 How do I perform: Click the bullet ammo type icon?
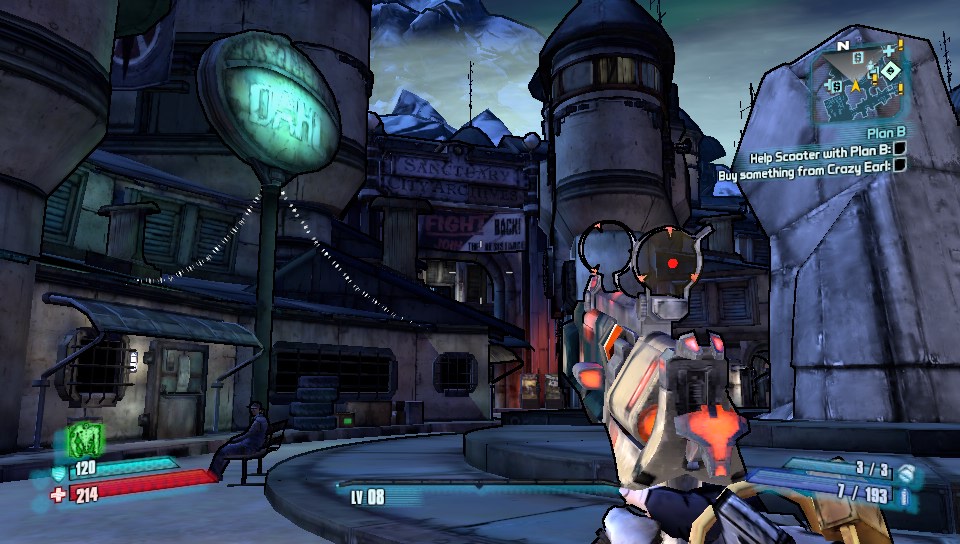tap(903, 495)
